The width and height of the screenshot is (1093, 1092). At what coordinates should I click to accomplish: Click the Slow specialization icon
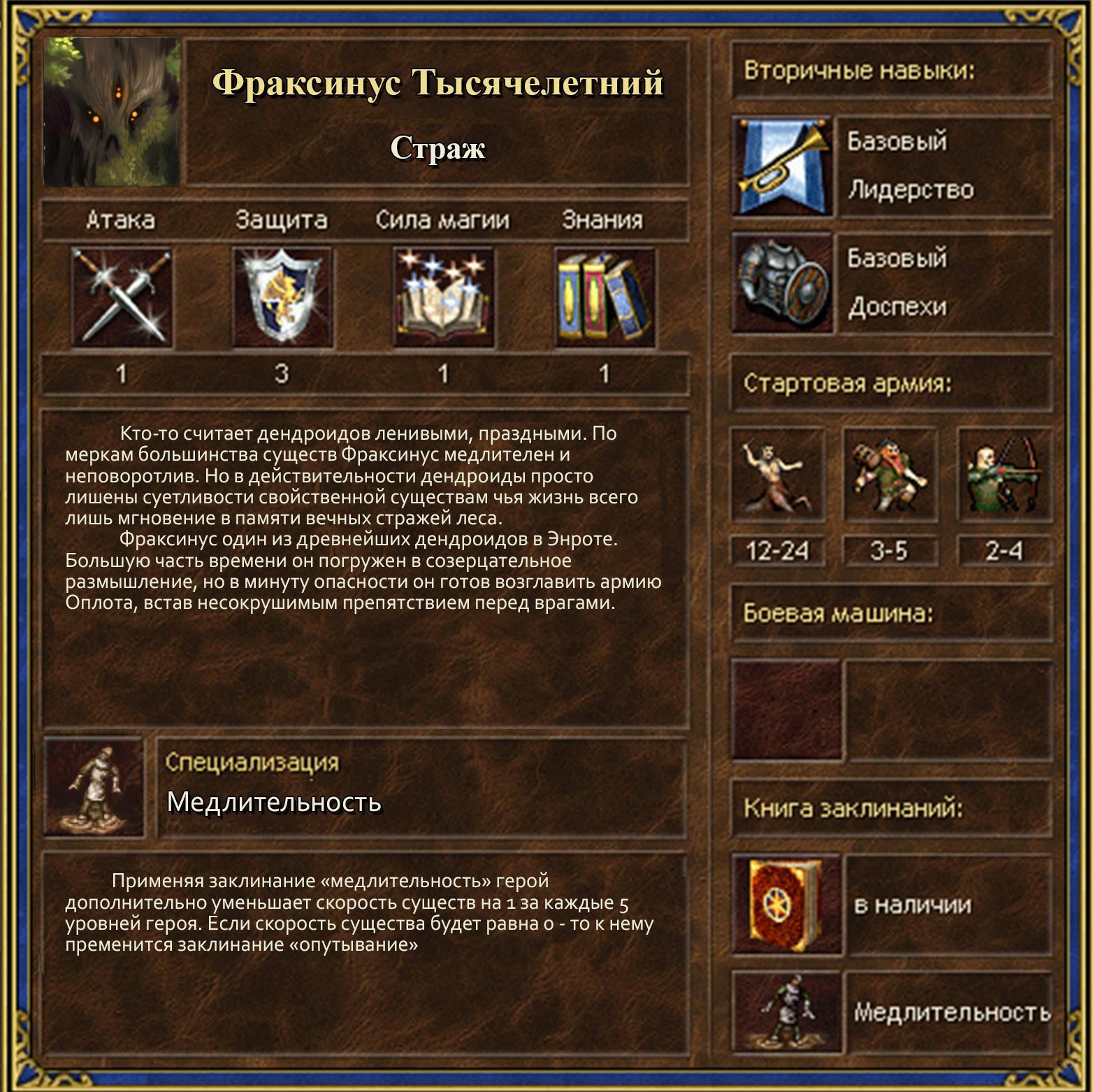[94, 786]
